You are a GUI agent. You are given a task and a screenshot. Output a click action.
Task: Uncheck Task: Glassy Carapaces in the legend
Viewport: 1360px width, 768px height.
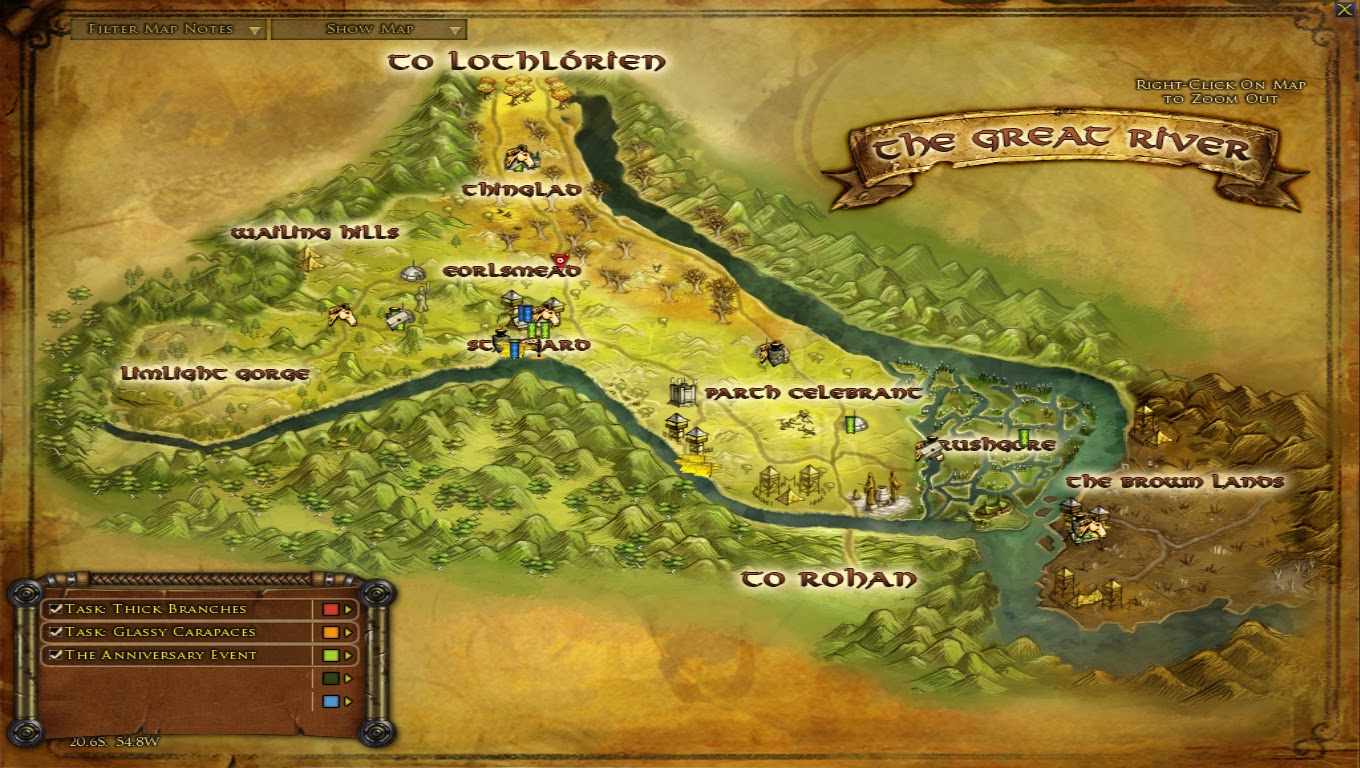(55, 632)
